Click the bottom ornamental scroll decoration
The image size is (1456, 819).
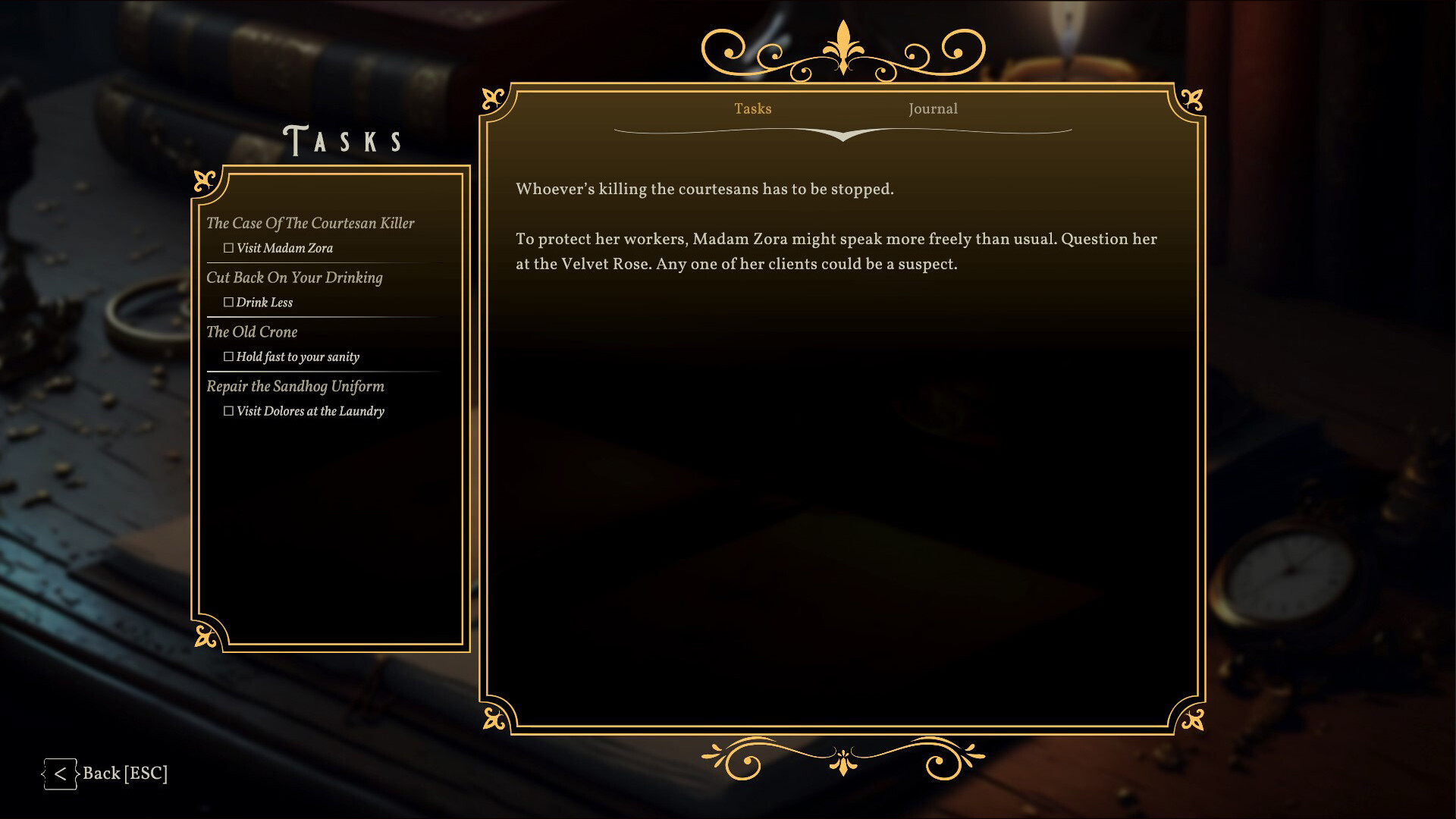point(842,758)
